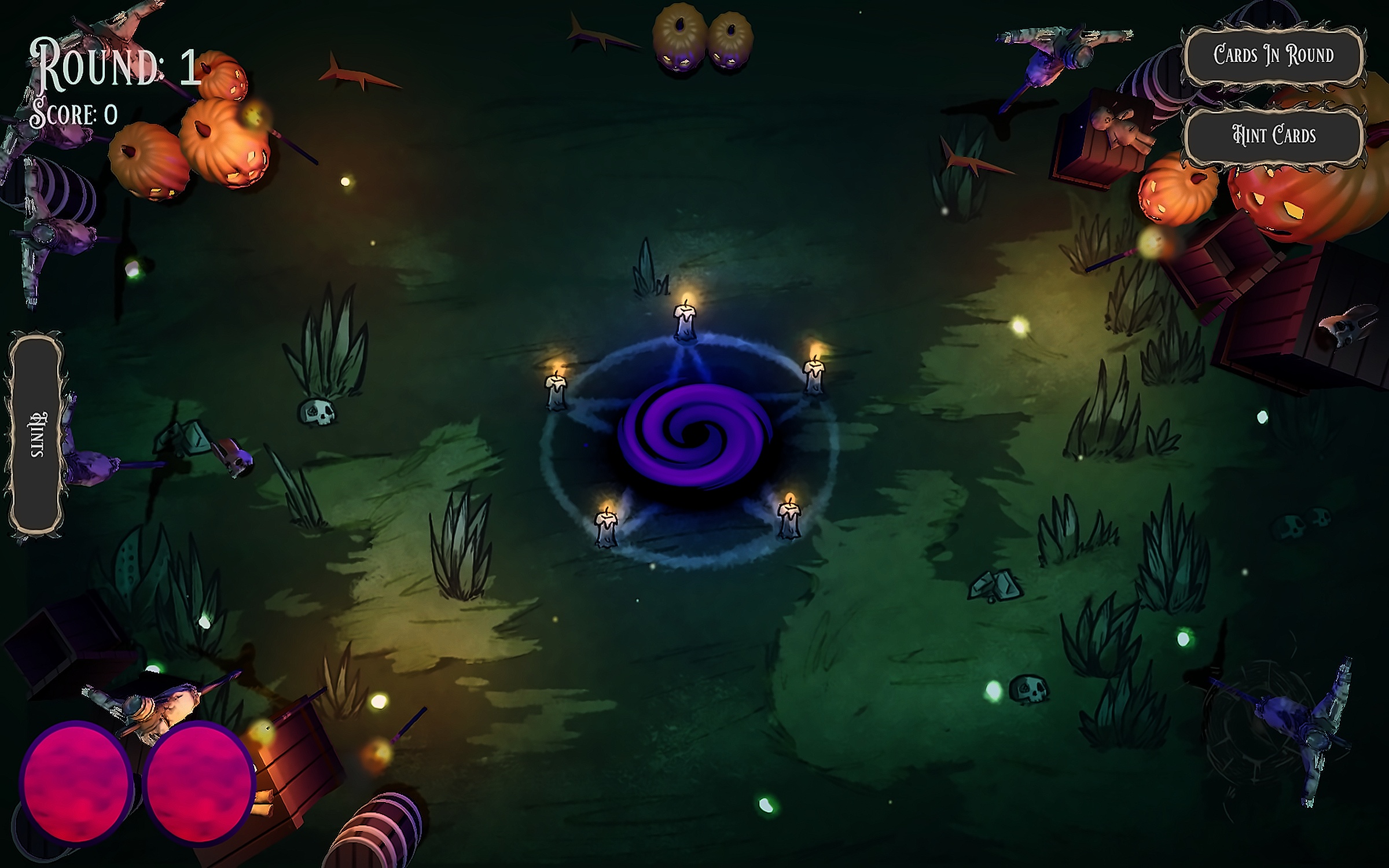Open the Cards In Round panel
This screenshot has height=868, width=1389.
[1273, 56]
